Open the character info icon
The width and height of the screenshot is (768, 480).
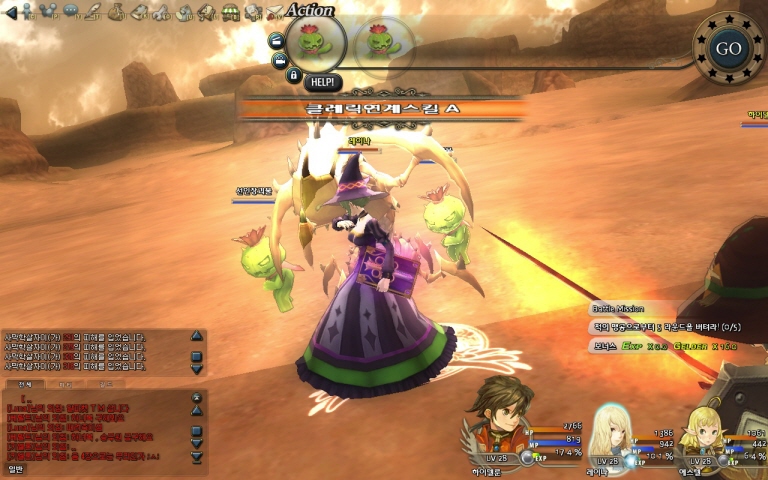27,12
